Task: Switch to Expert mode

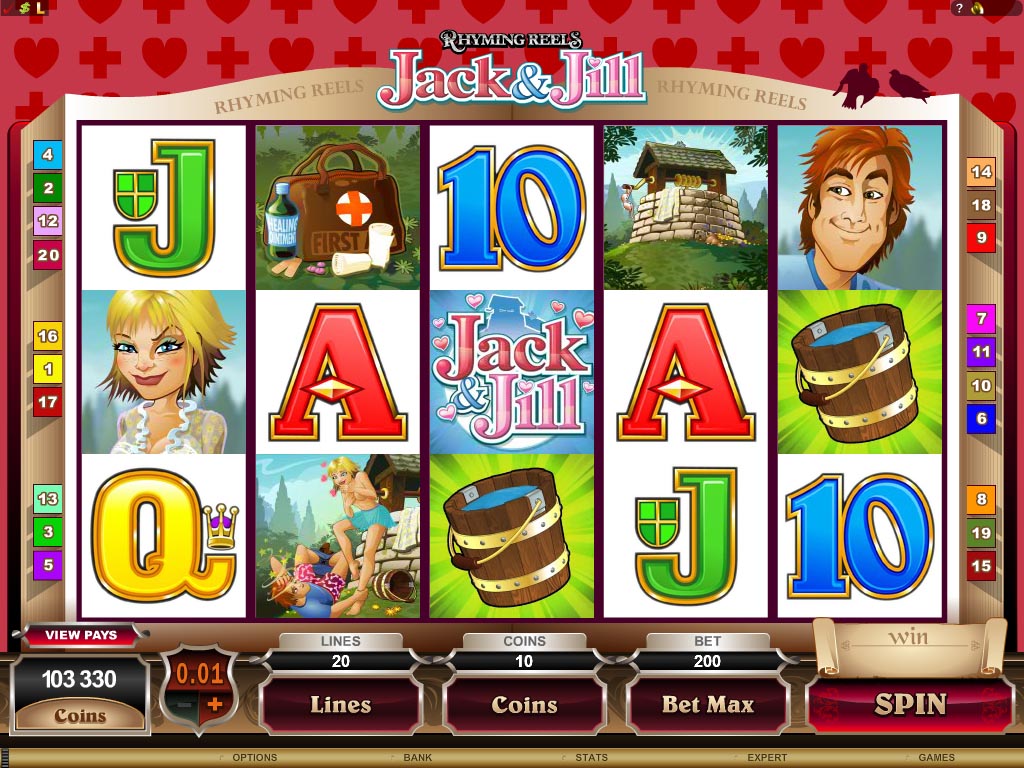Action: pos(767,758)
